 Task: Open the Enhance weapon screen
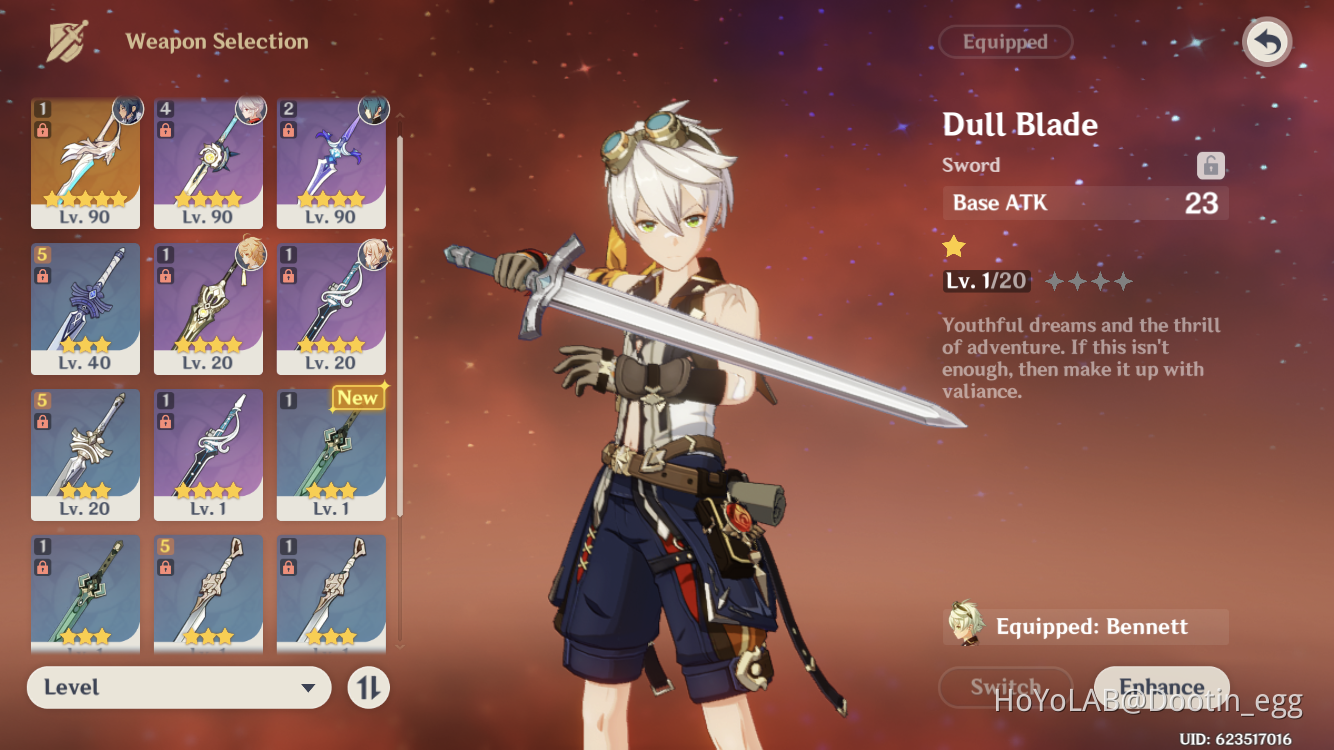tap(1161, 687)
